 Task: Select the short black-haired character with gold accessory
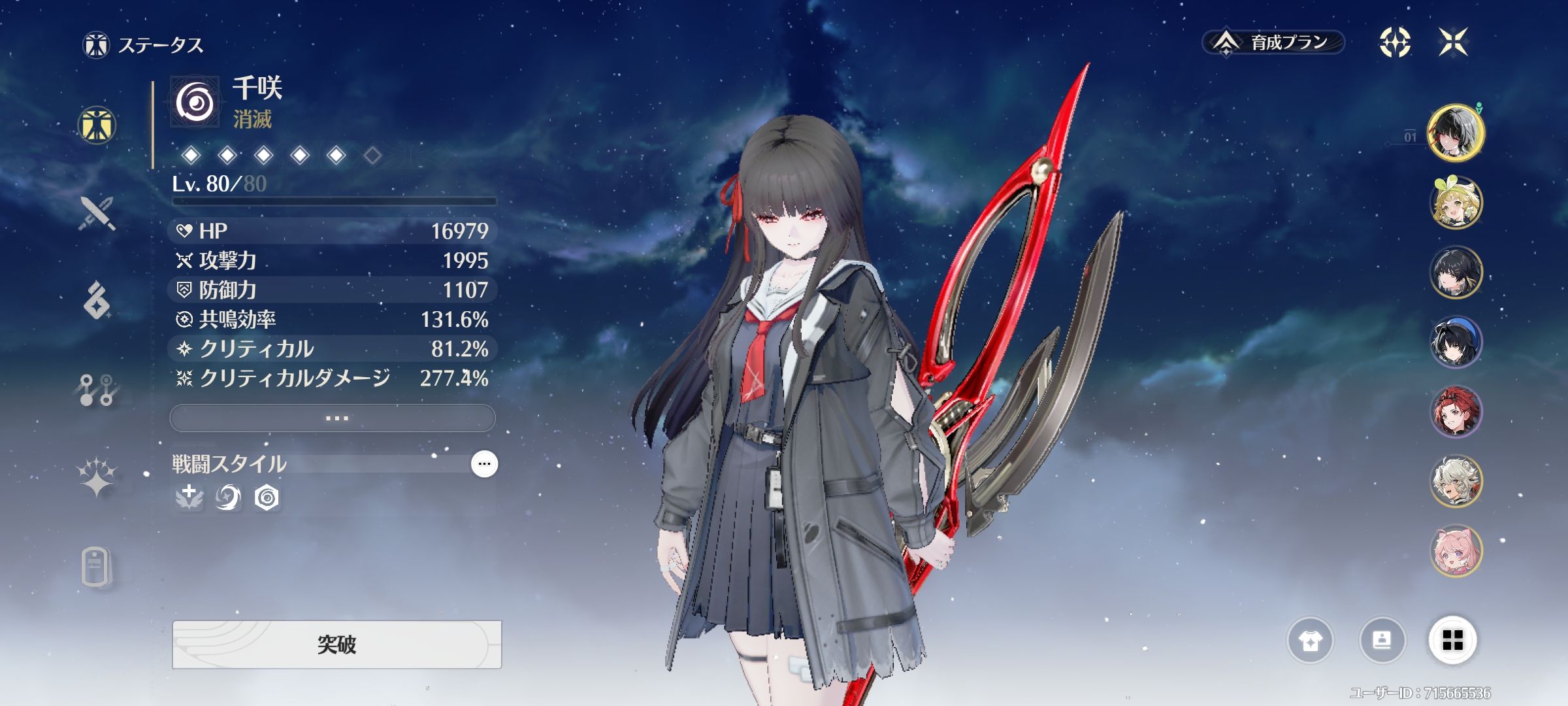1456,273
